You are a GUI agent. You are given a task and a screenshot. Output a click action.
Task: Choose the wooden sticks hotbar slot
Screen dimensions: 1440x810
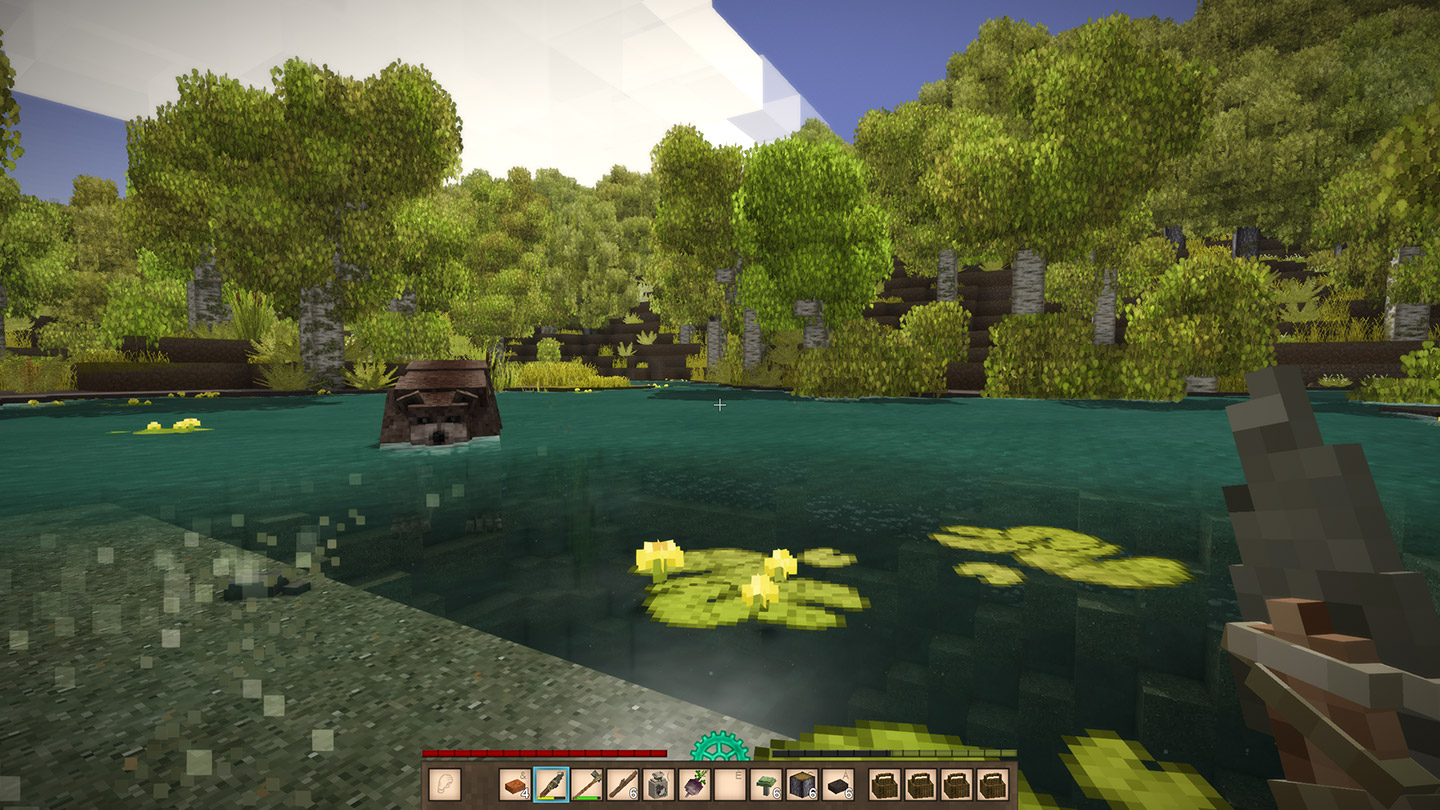[623, 784]
